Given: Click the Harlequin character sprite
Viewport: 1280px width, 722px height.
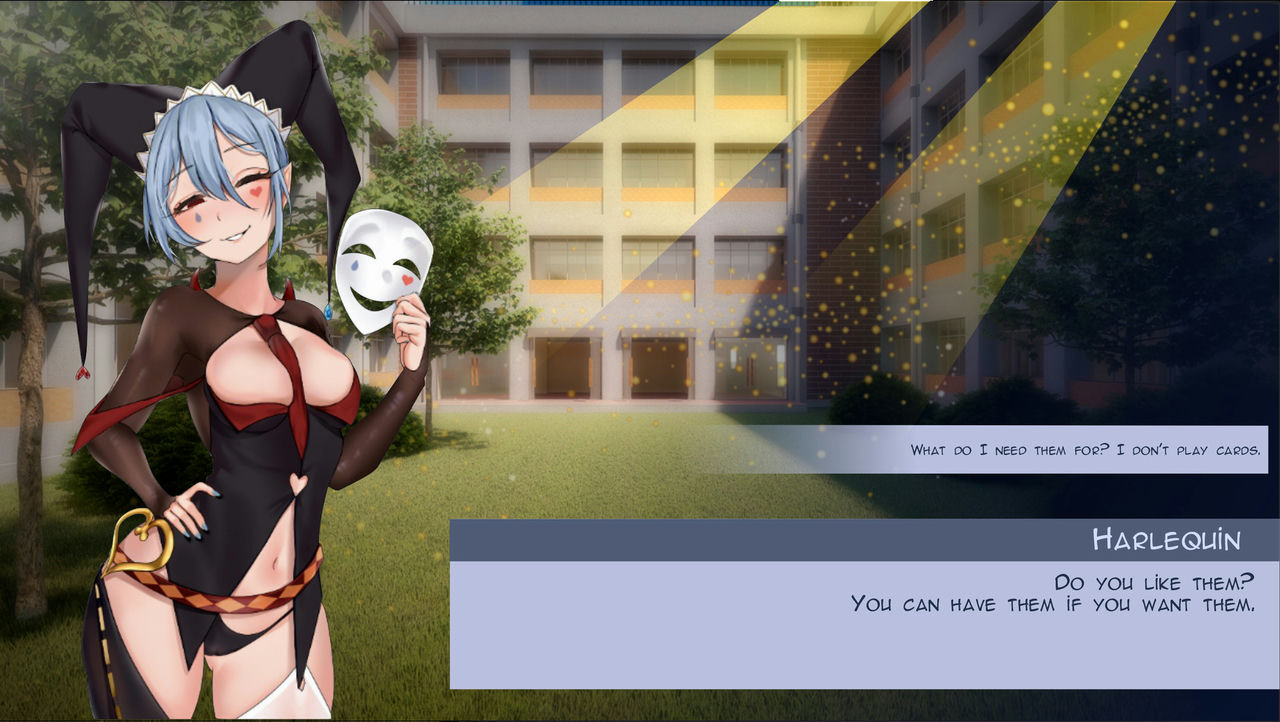Looking at the screenshot, I should coord(230,400).
